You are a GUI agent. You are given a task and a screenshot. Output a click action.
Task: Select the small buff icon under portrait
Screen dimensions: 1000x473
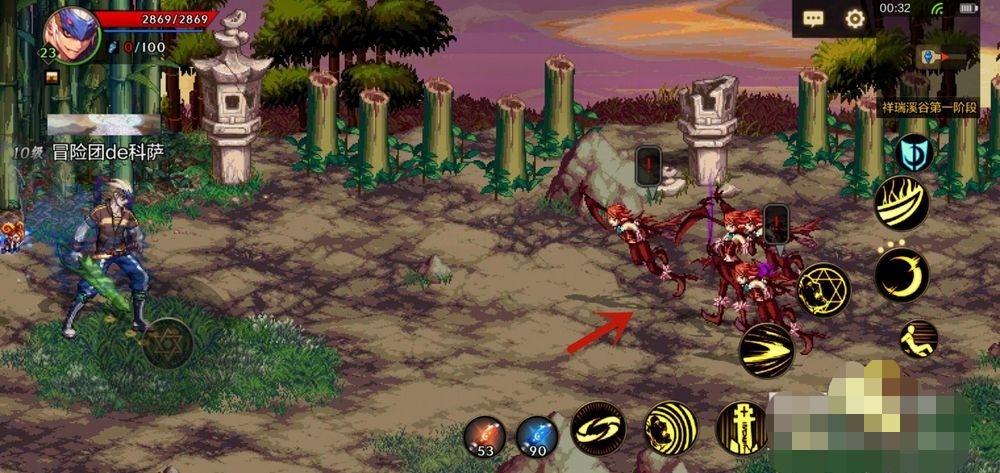[51, 78]
